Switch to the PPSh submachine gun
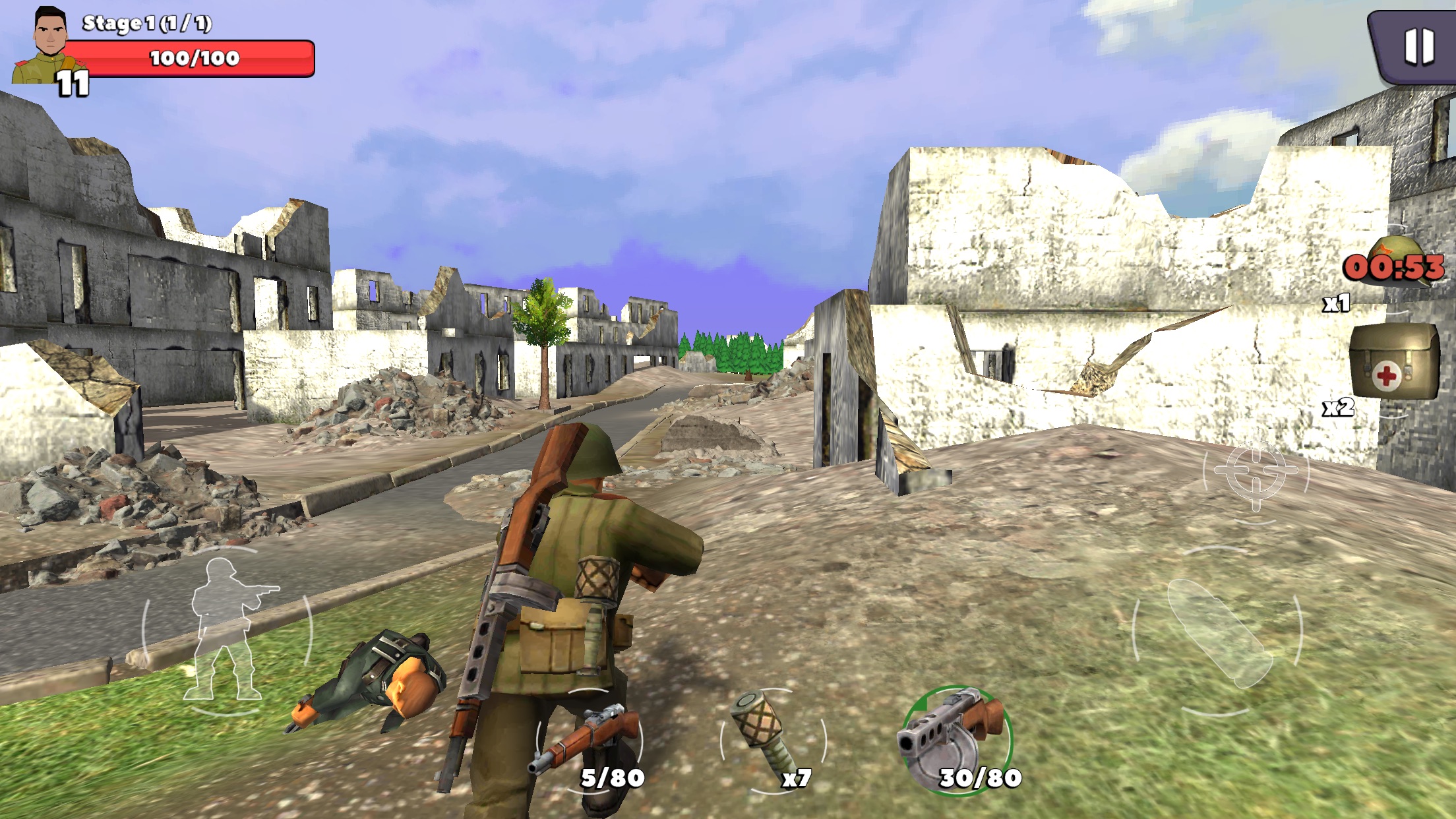The image size is (1456, 819). pos(956,739)
